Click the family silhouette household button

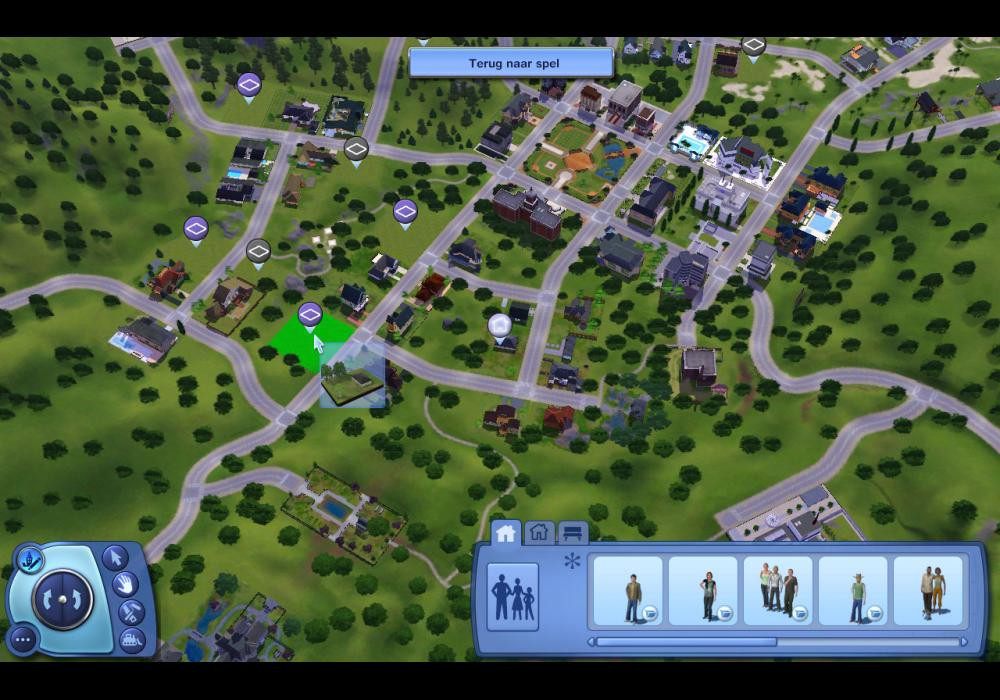pyautogui.click(x=513, y=597)
